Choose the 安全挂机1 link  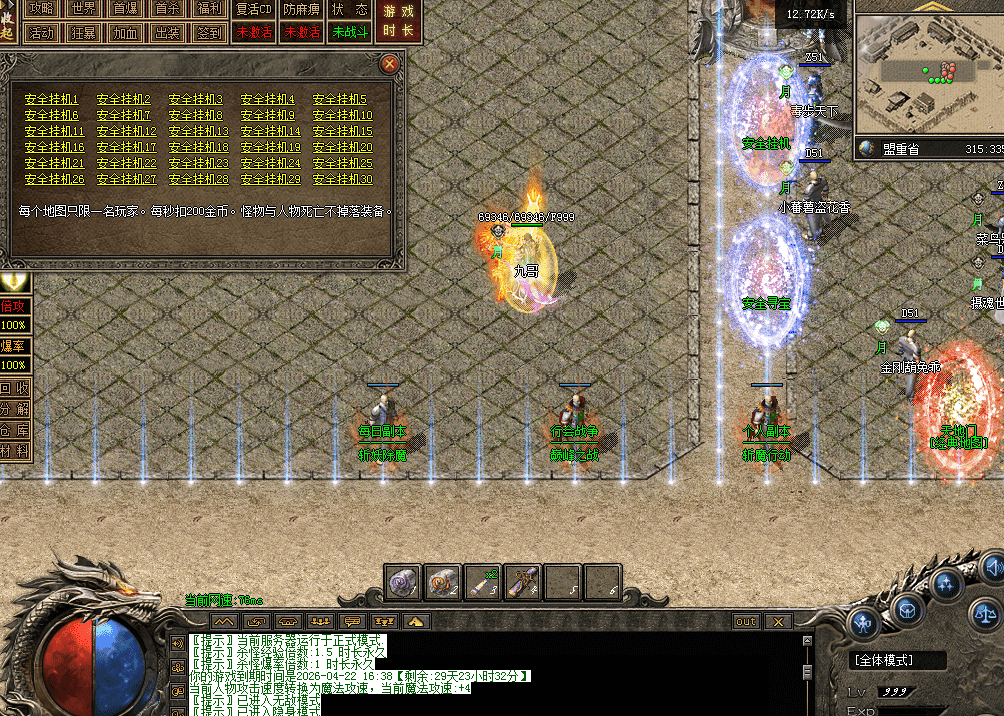52,99
